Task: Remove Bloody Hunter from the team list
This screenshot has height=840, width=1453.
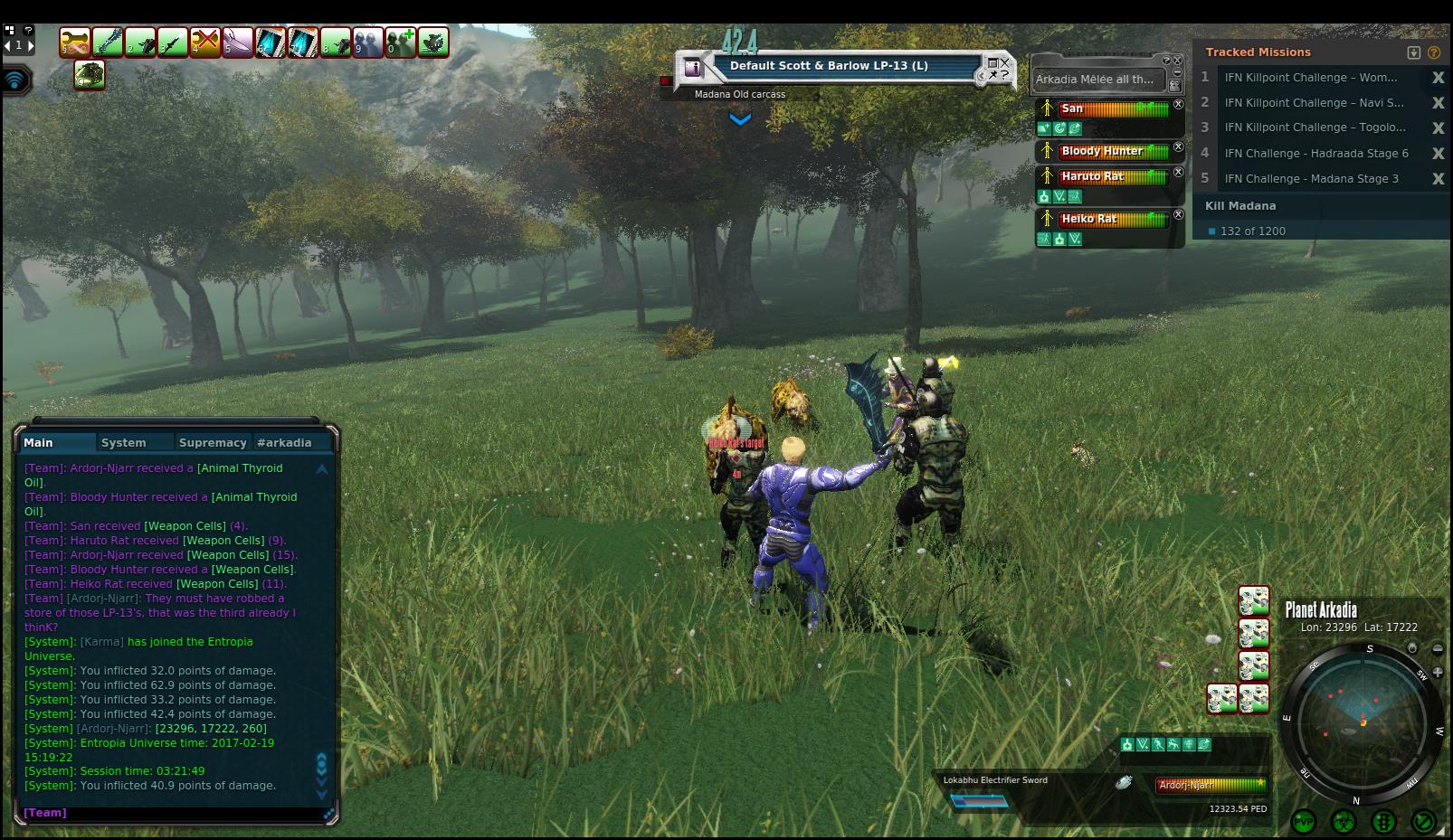Action: pyautogui.click(x=1178, y=147)
